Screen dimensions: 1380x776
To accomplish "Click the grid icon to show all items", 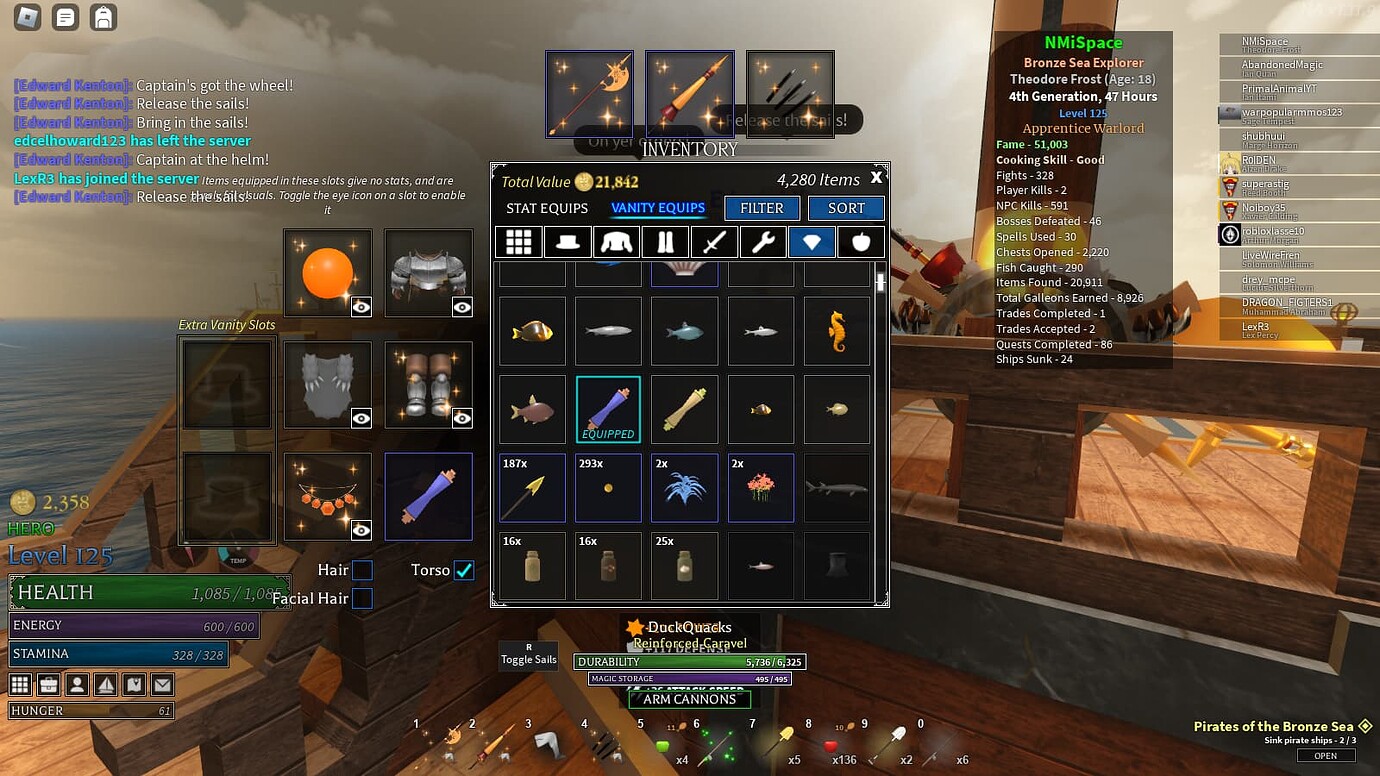I will (x=518, y=241).
